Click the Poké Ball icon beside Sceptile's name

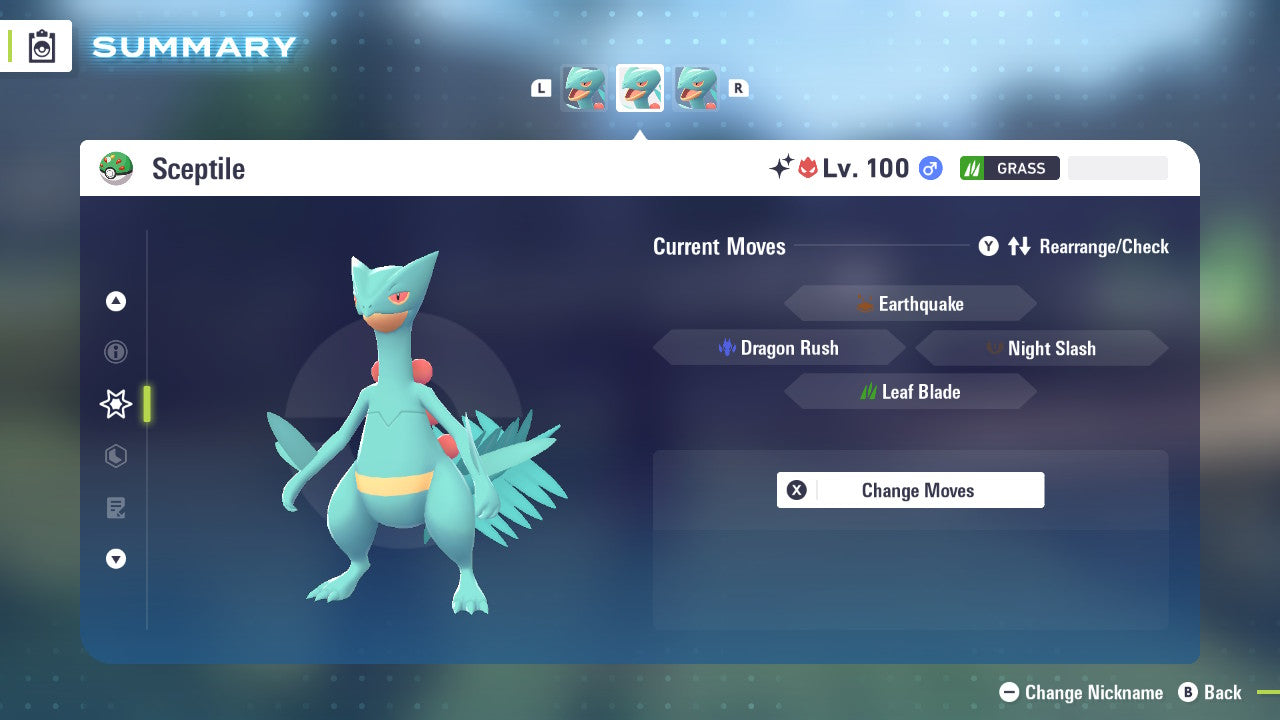[x=117, y=168]
